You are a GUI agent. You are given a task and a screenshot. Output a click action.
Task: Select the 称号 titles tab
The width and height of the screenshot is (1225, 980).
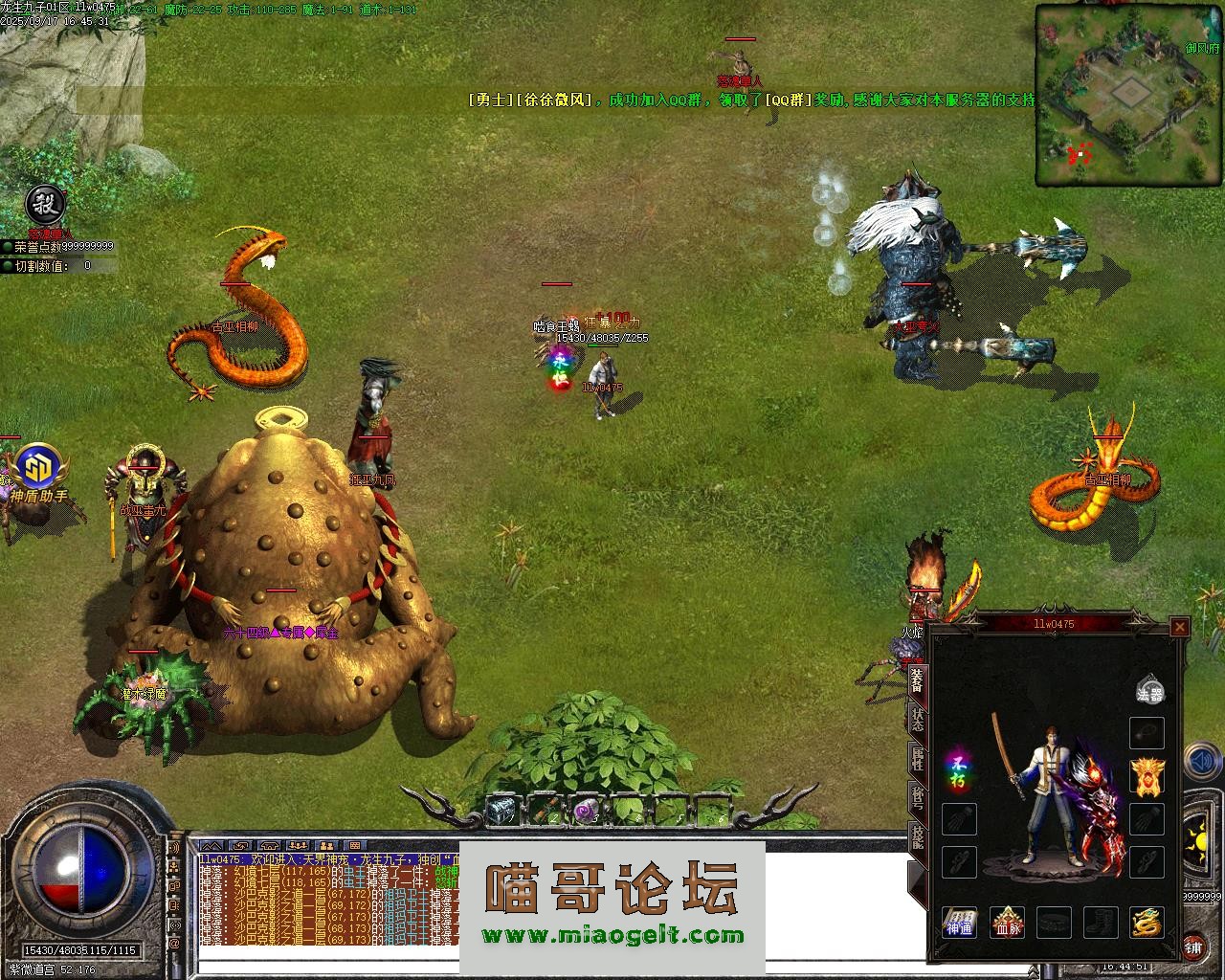[917, 798]
